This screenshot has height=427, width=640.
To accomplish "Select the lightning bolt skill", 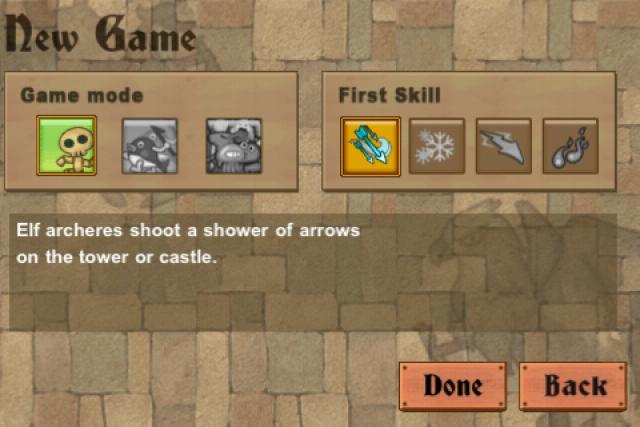I will [503, 146].
